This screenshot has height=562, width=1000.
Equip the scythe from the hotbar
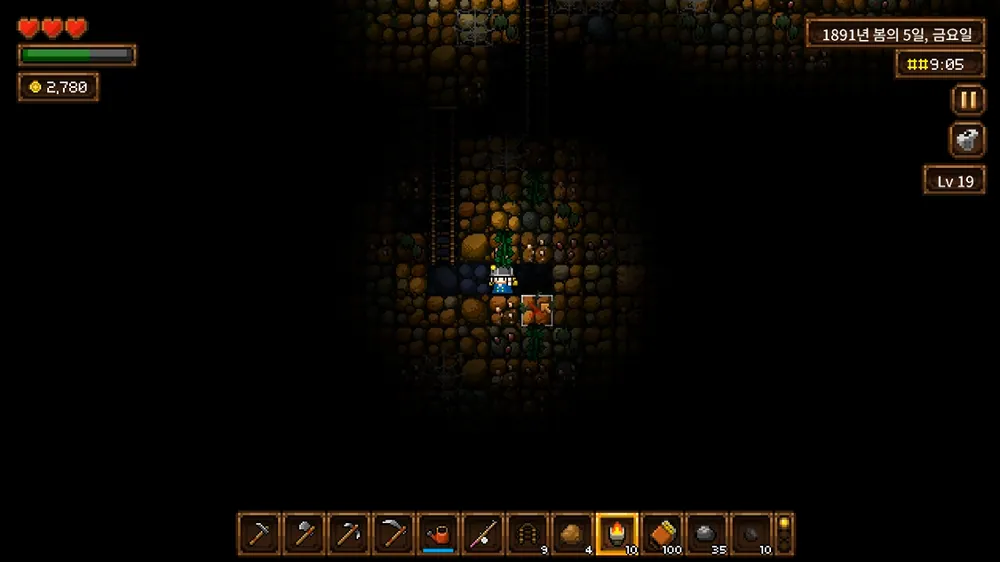click(x=394, y=533)
